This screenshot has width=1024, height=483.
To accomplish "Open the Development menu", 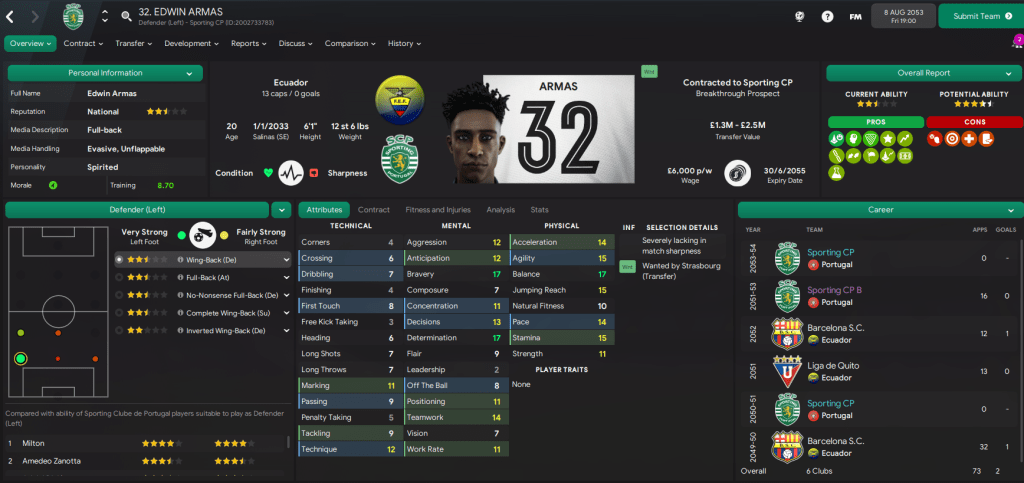I will pos(192,44).
